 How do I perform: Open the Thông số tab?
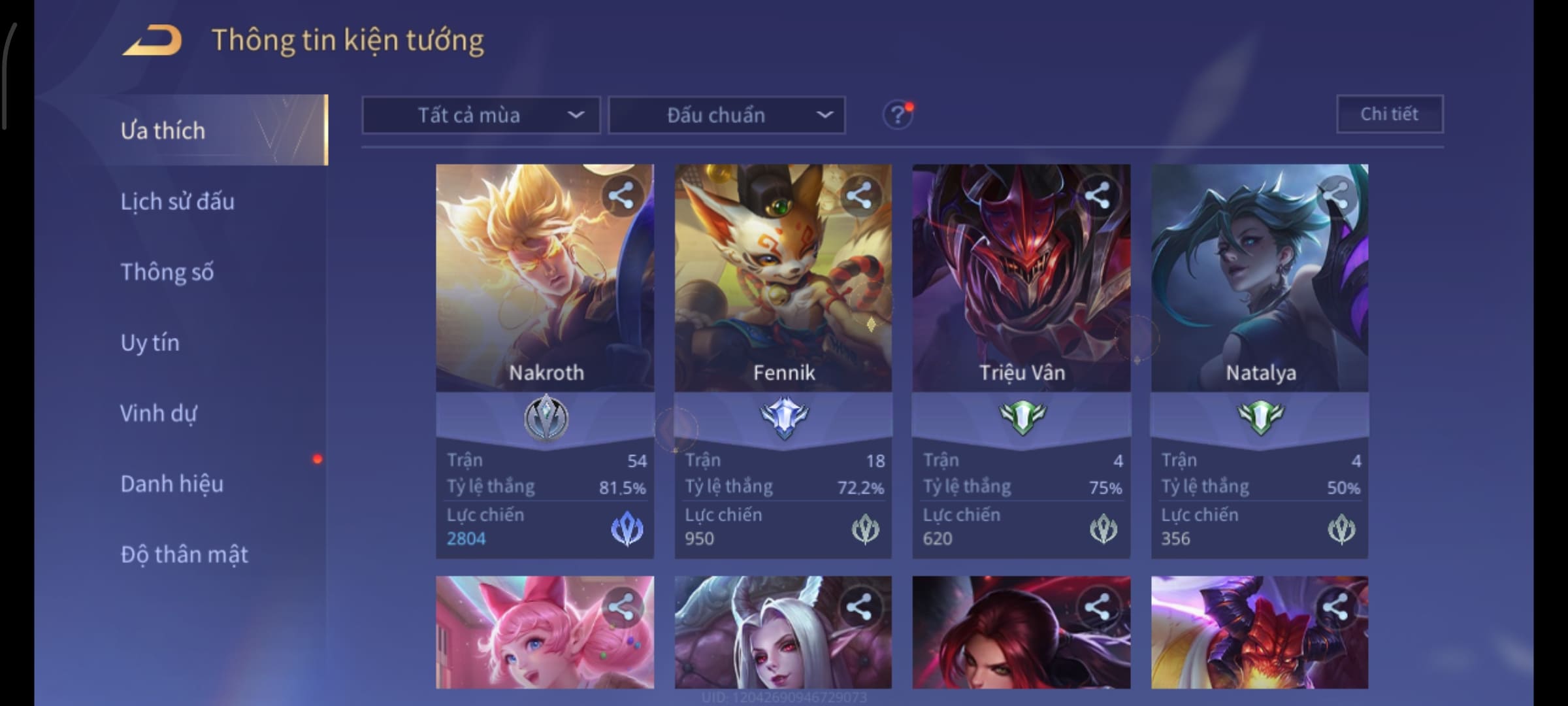pos(167,272)
